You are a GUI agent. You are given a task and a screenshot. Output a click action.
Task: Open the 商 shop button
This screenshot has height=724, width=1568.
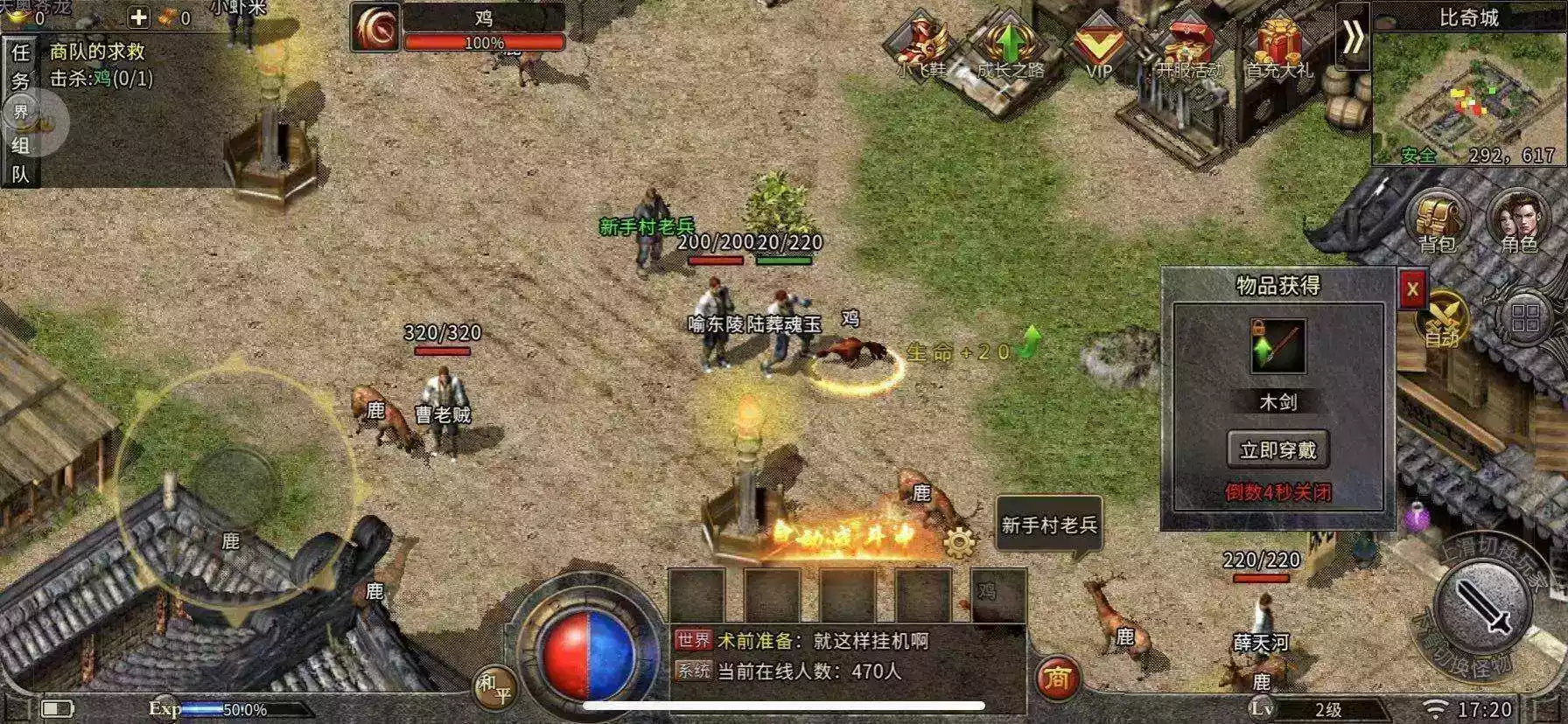point(1057,679)
